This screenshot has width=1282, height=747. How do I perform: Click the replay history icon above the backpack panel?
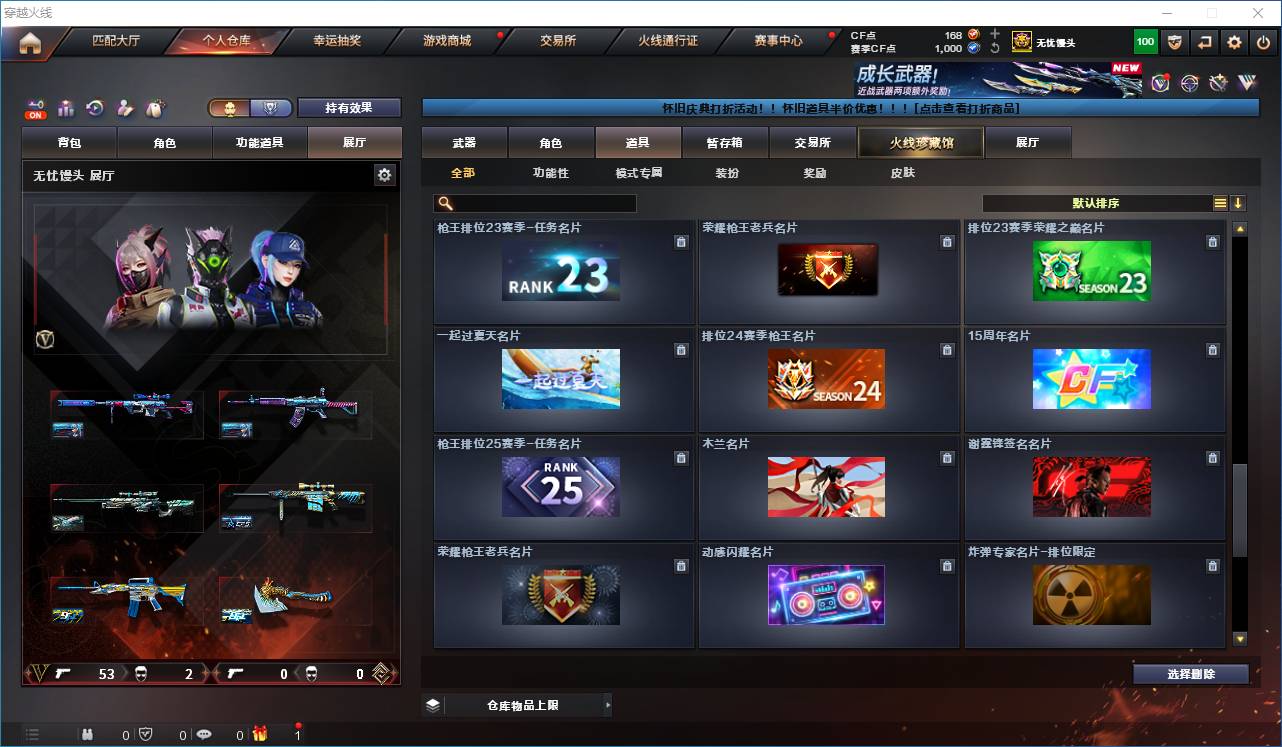95,108
